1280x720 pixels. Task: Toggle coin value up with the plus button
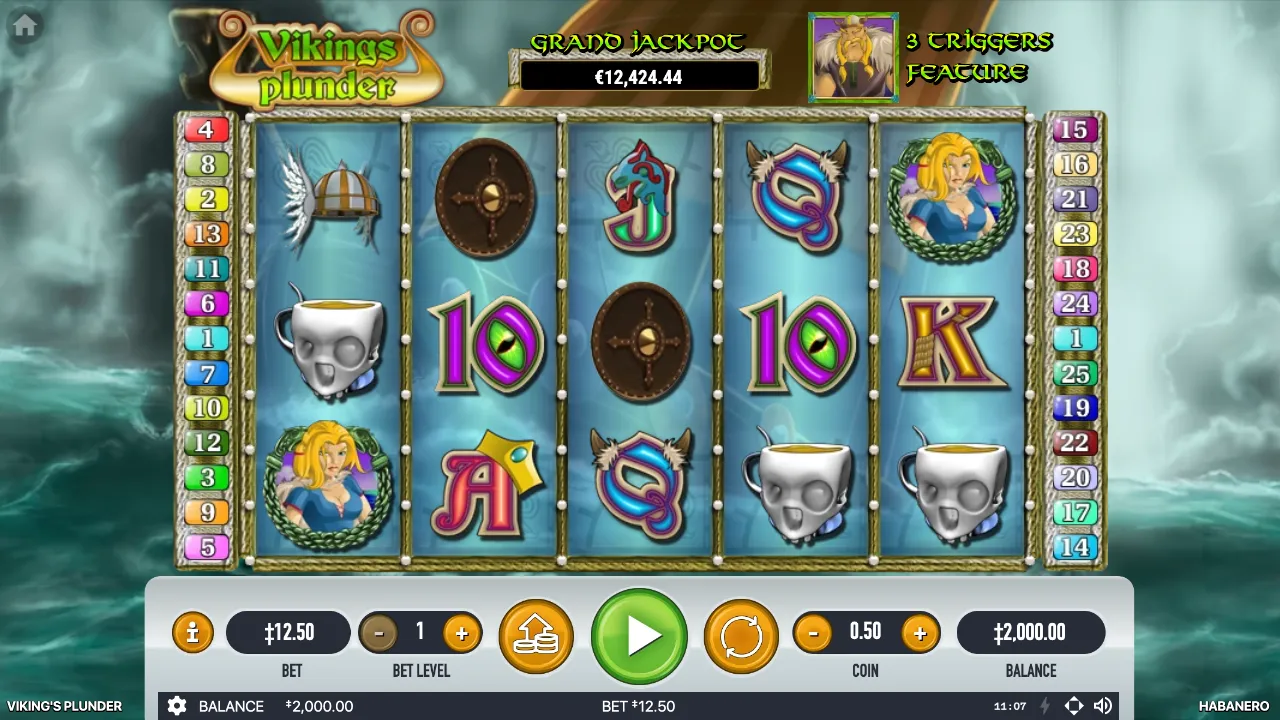(919, 632)
